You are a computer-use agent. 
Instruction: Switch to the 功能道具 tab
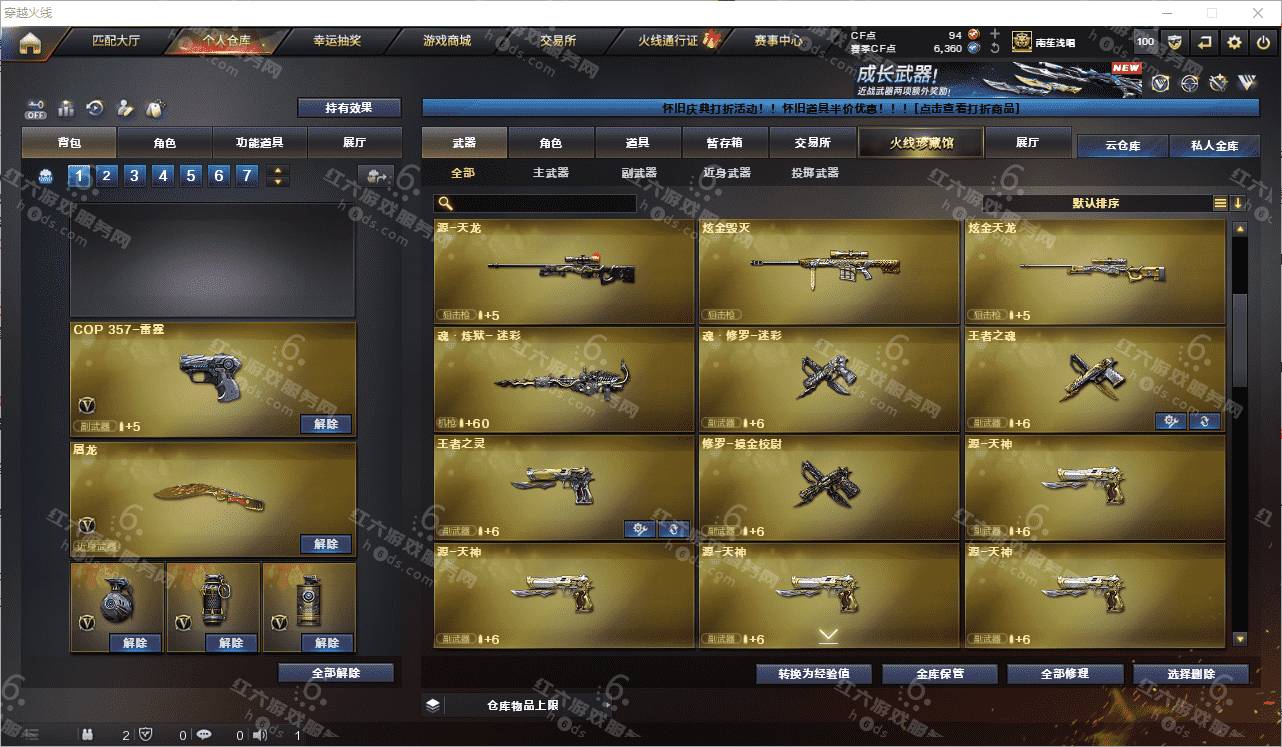(x=259, y=143)
